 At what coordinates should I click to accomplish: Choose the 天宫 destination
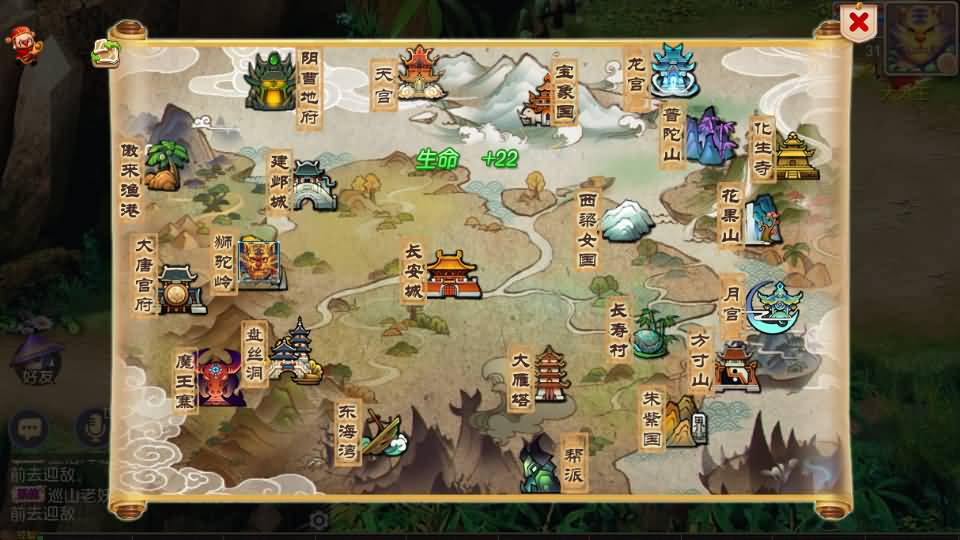[421, 72]
